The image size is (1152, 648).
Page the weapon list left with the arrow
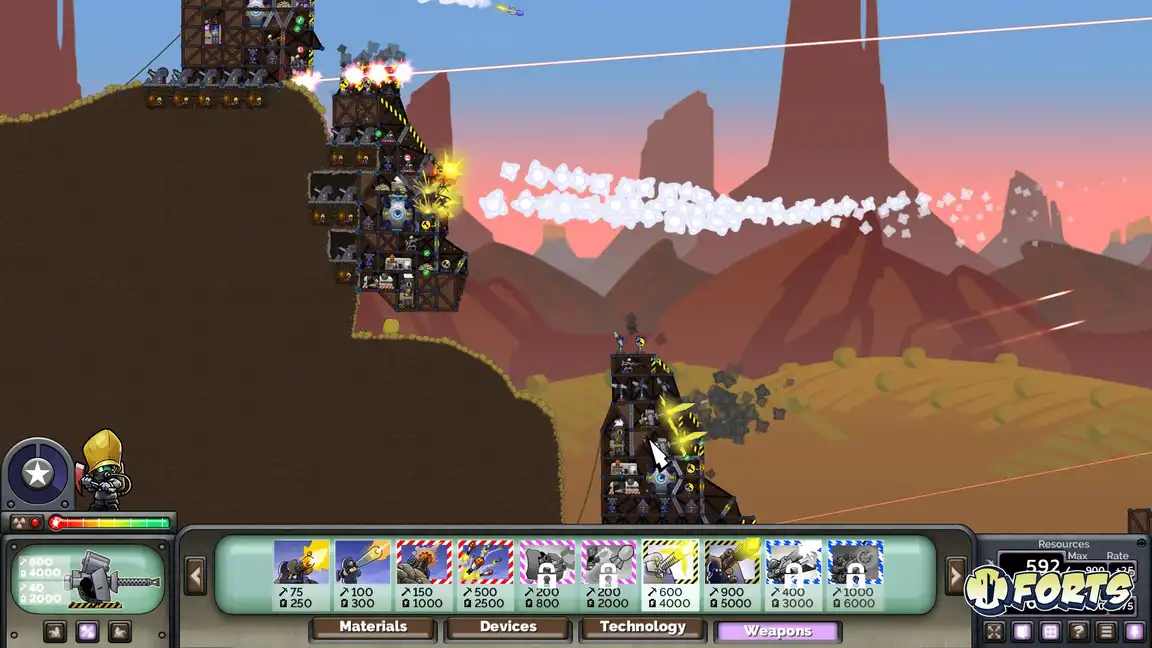[195, 576]
